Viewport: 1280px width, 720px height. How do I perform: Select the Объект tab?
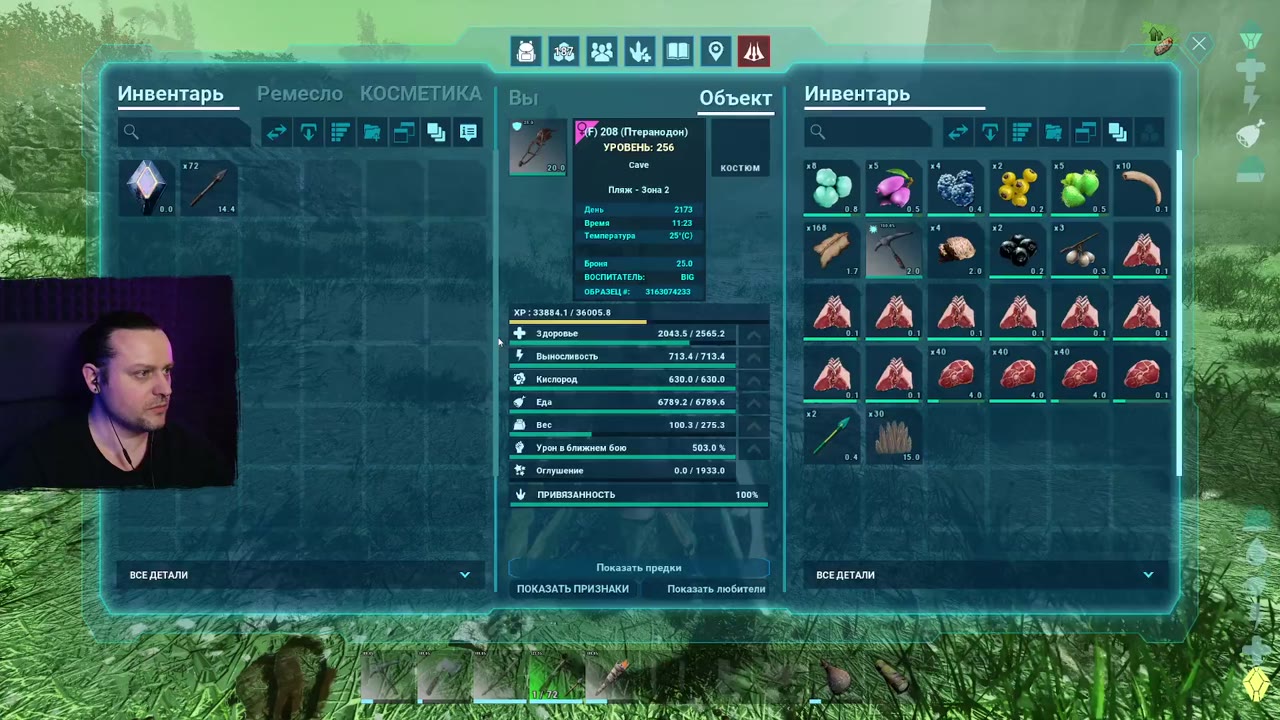tap(735, 98)
